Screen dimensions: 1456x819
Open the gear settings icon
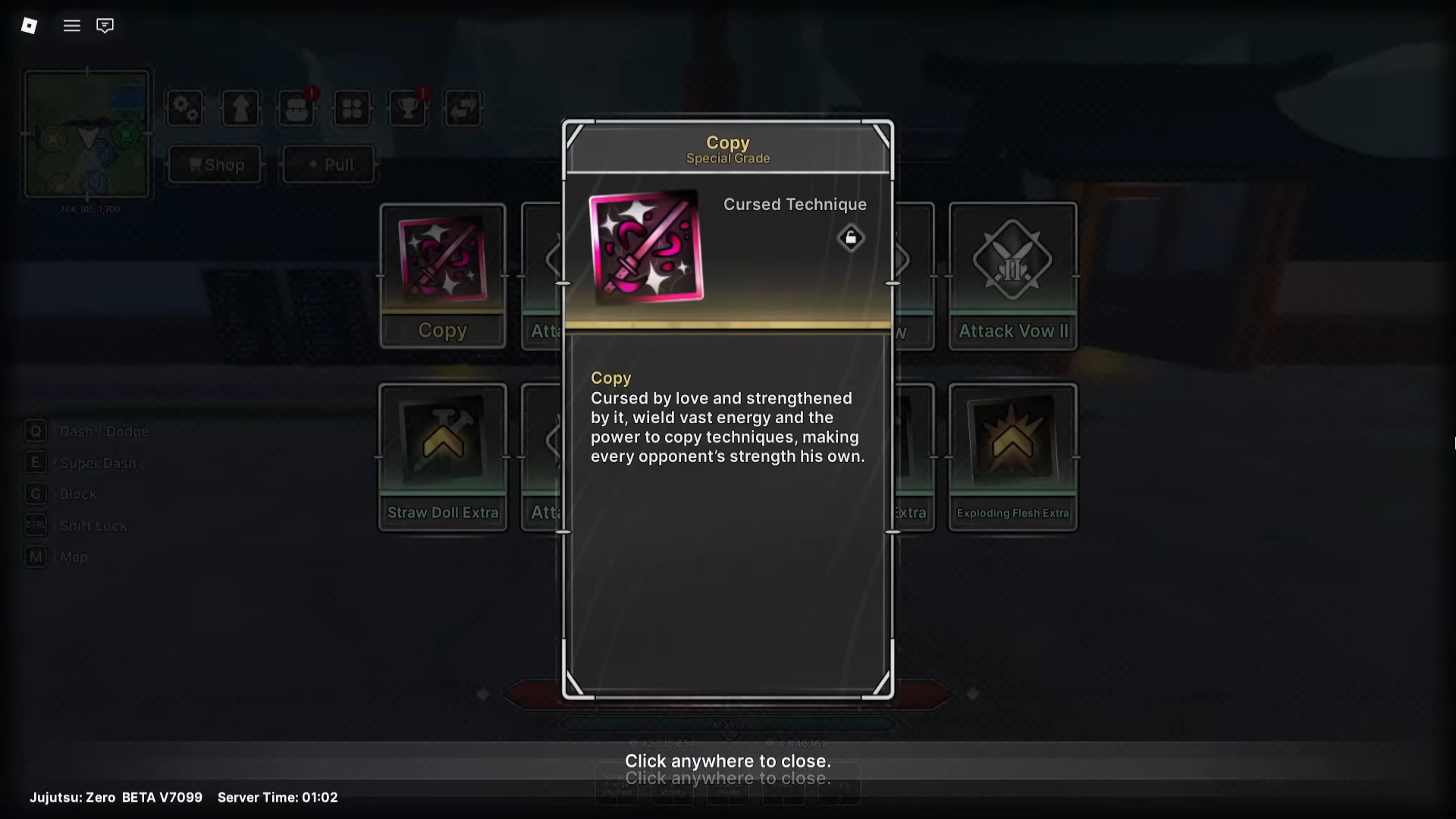pyautogui.click(x=185, y=108)
